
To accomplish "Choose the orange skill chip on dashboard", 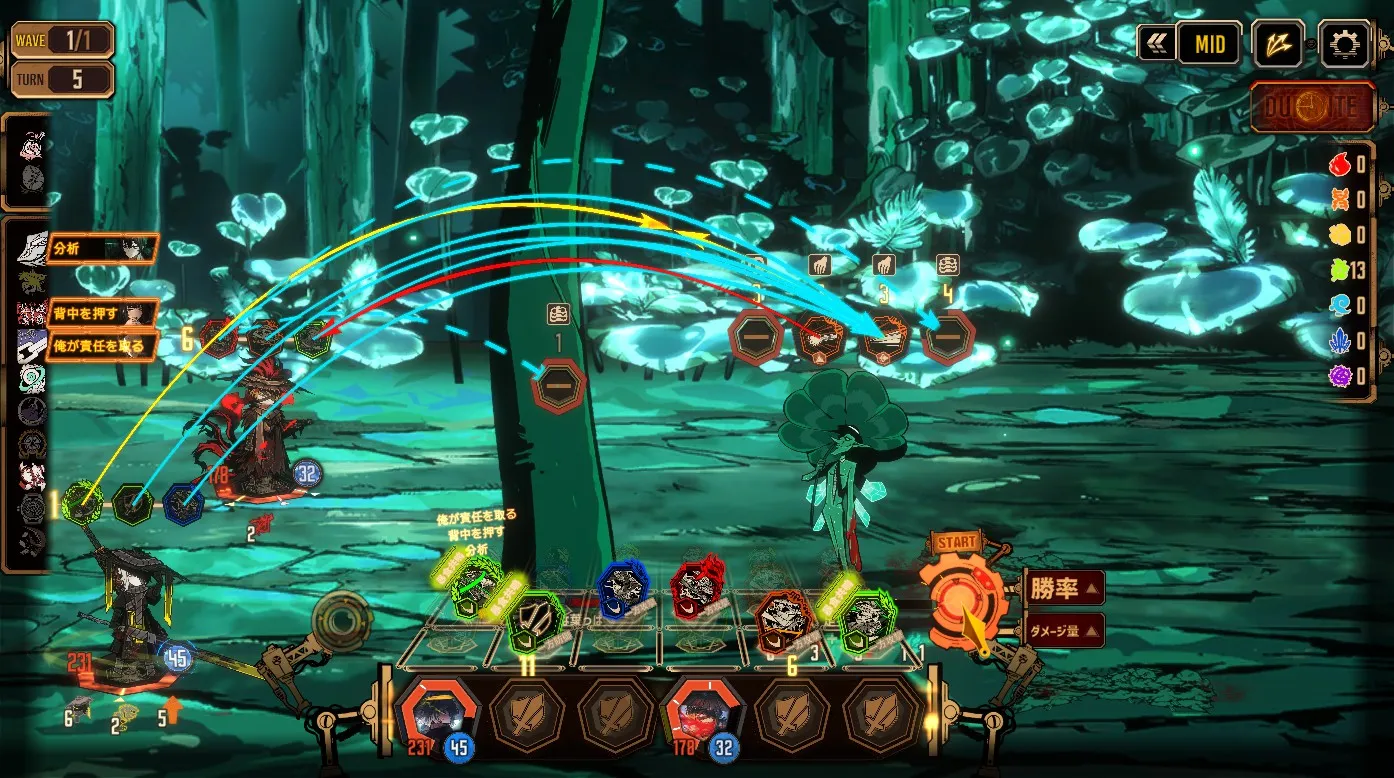I will click(x=783, y=619).
